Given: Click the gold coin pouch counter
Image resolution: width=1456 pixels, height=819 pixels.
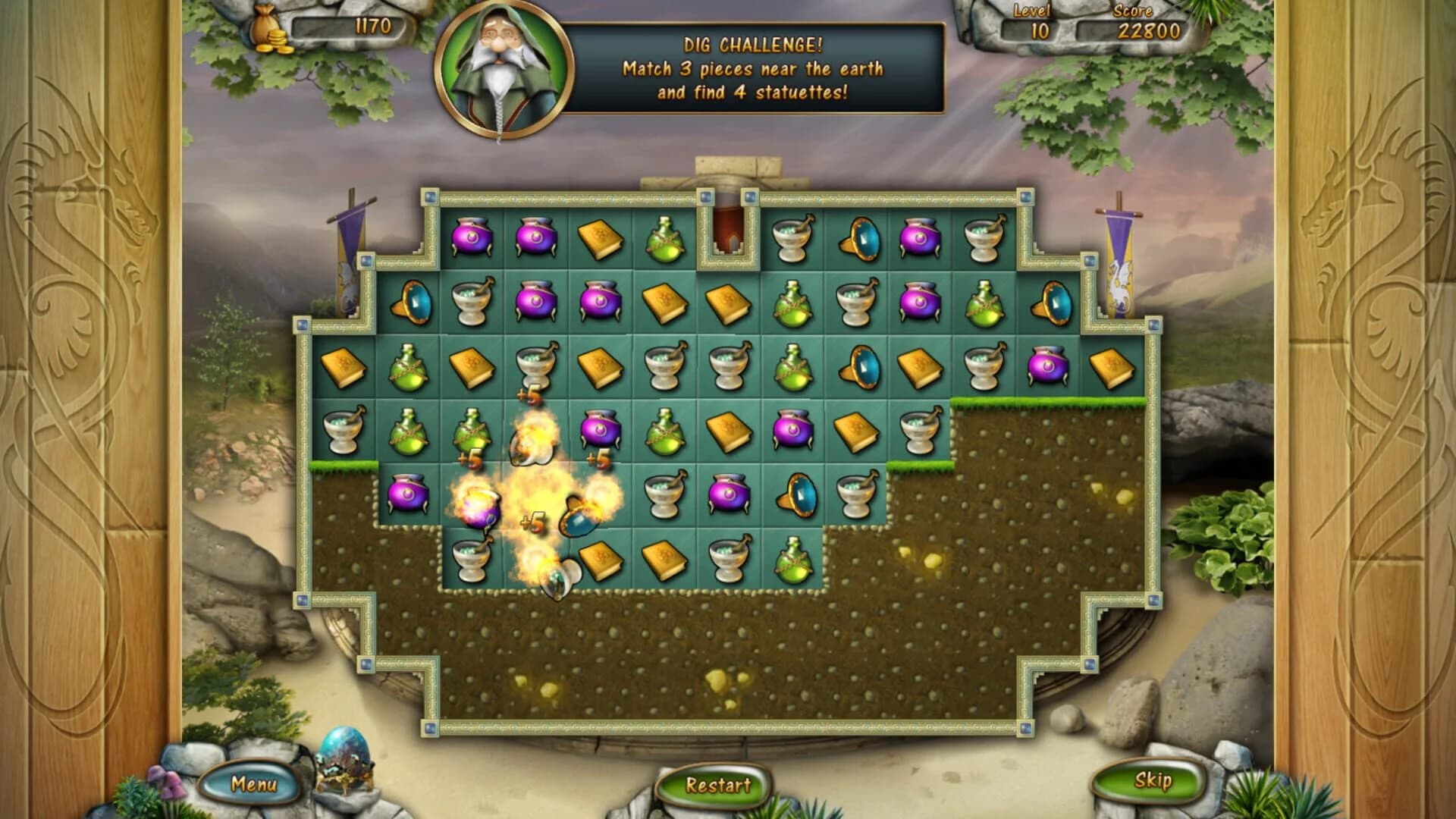Looking at the screenshot, I should 269,30.
